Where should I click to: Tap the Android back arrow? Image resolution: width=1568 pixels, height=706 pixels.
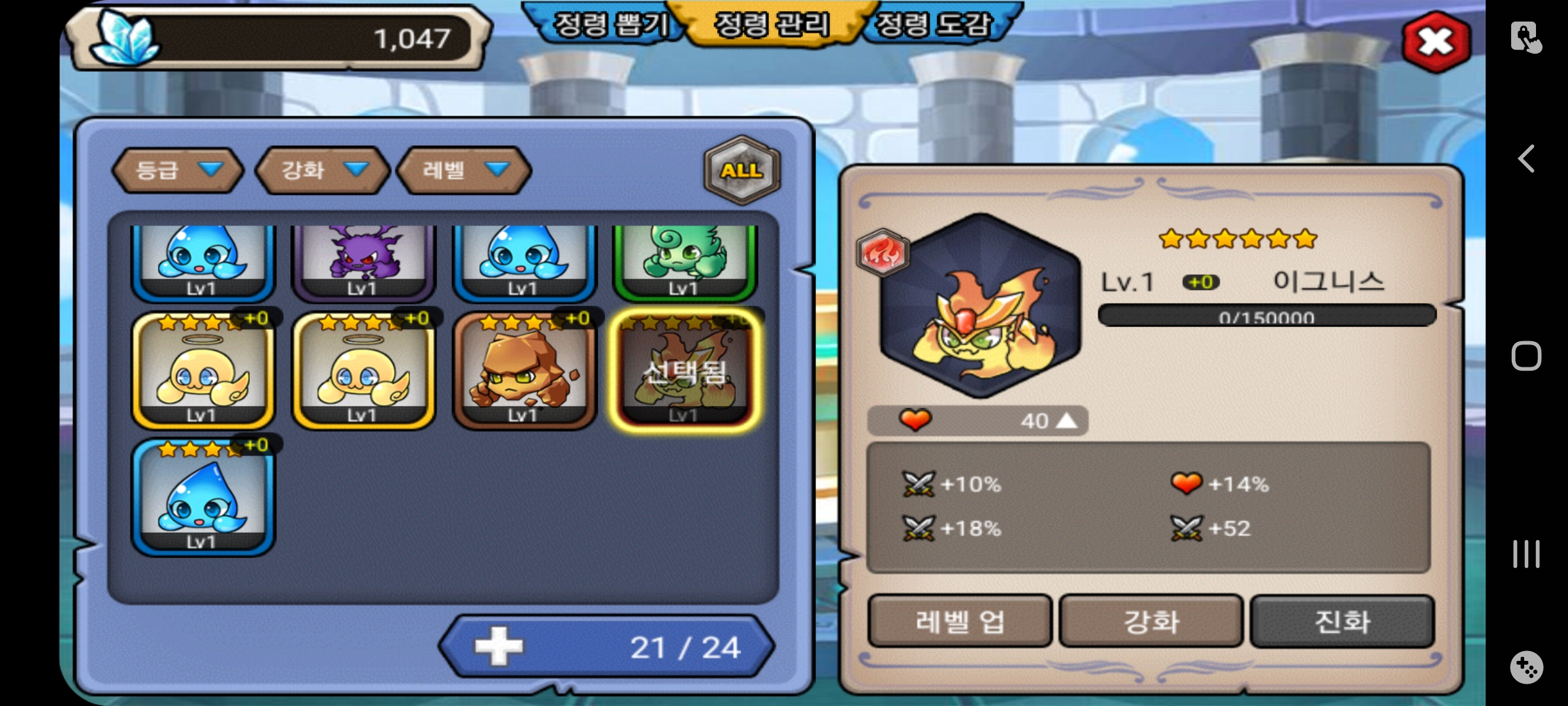[x=1526, y=159]
